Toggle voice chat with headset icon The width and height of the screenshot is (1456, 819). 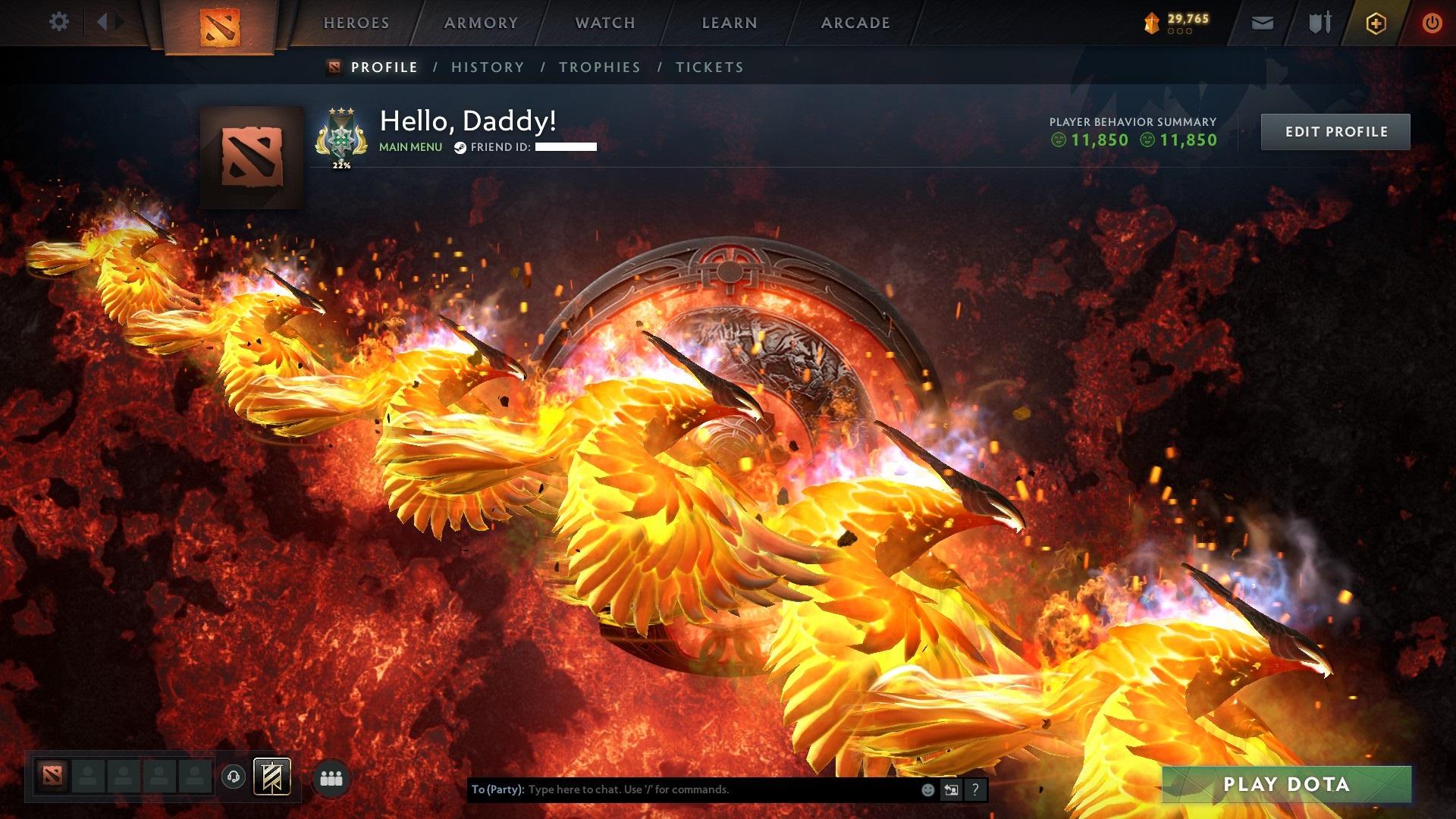[233, 777]
